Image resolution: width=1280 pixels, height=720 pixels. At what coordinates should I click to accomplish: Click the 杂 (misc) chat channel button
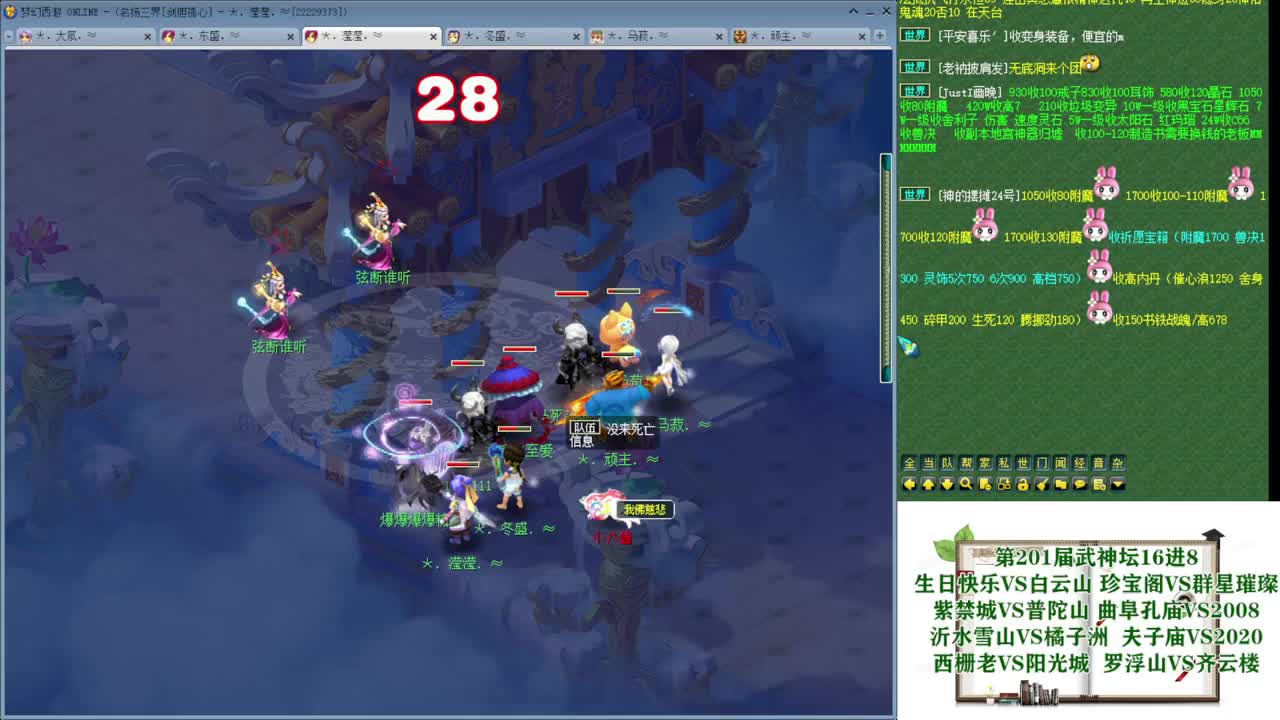click(1116, 462)
